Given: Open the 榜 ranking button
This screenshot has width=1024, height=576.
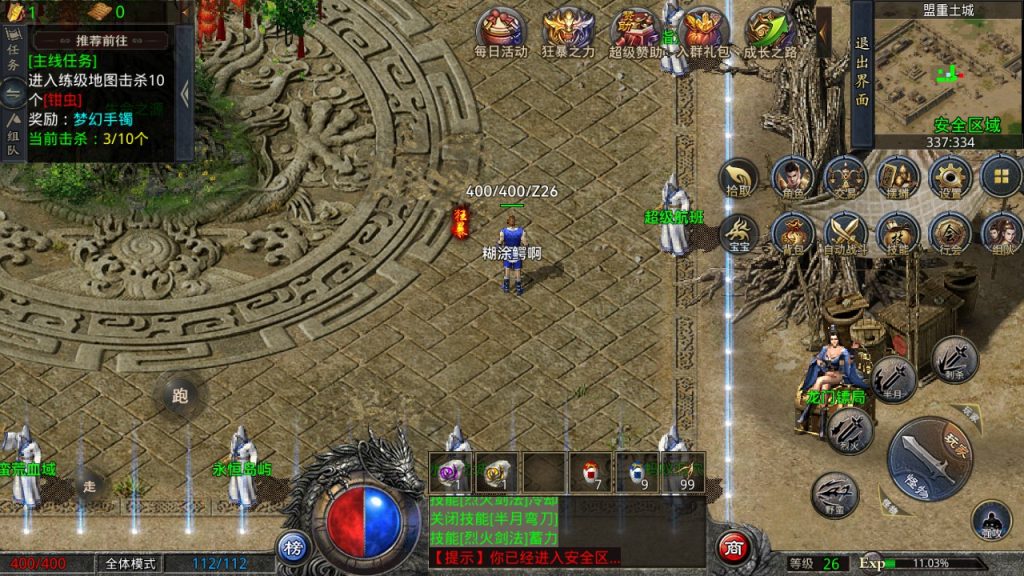Looking at the screenshot, I should (x=292, y=548).
